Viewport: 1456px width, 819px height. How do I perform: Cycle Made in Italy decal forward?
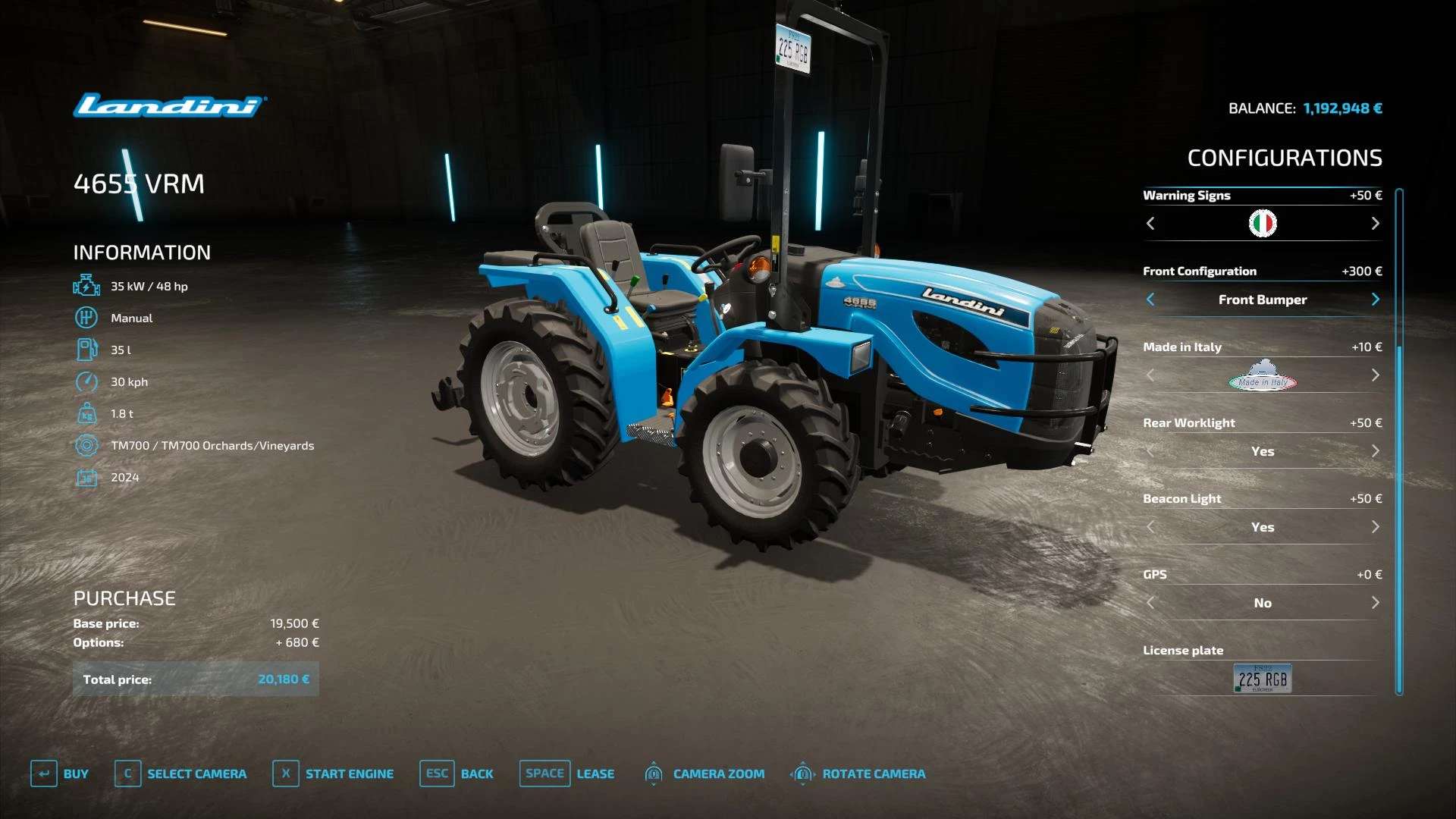pos(1375,375)
